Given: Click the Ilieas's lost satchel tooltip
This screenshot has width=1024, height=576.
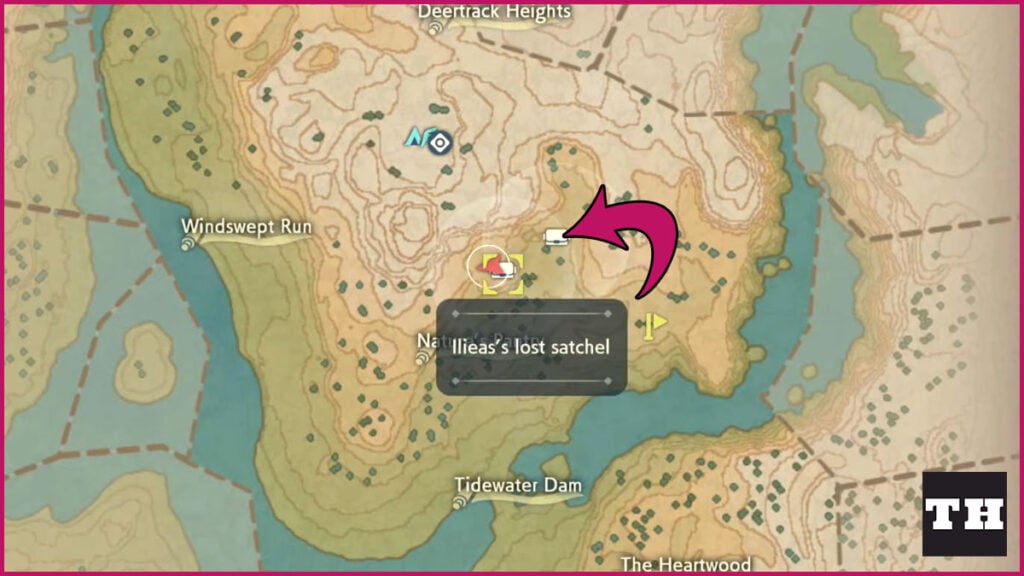Looking at the screenshot, I should pos(532,346).
